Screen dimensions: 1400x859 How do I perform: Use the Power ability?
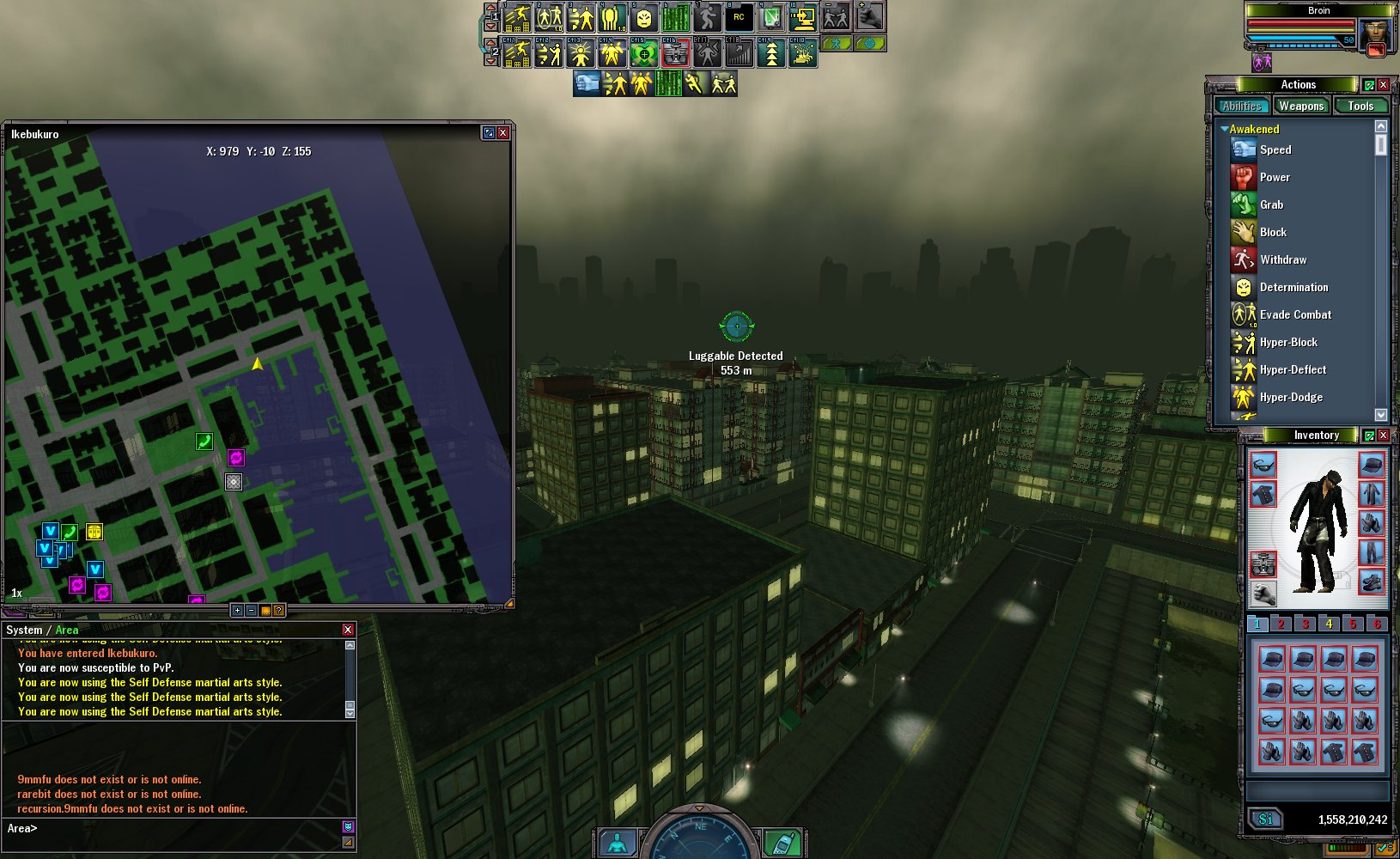1275,177
